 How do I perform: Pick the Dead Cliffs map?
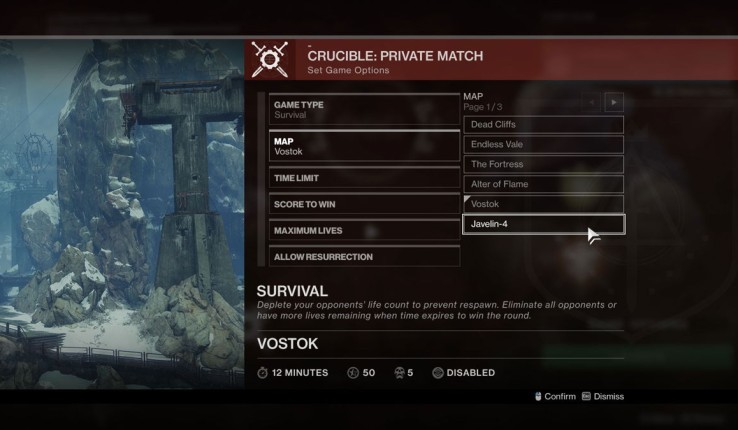(543, 125)
